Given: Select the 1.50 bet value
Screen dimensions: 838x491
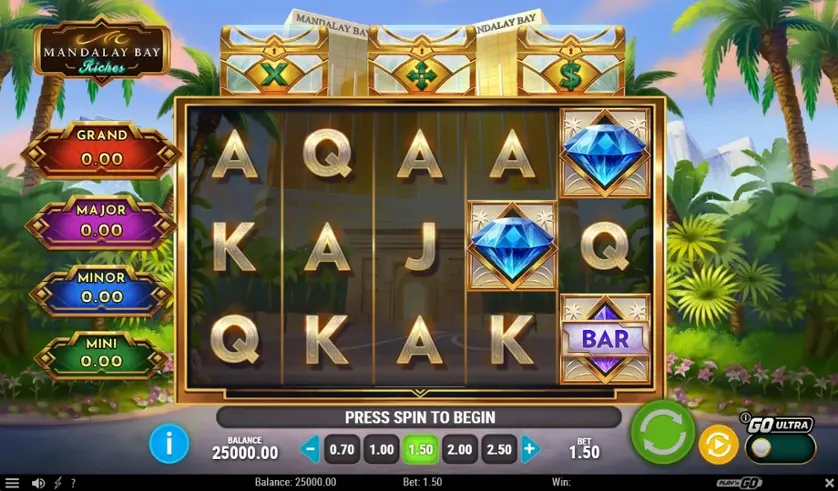Looking at the screenshot, I should pos(420,449).
